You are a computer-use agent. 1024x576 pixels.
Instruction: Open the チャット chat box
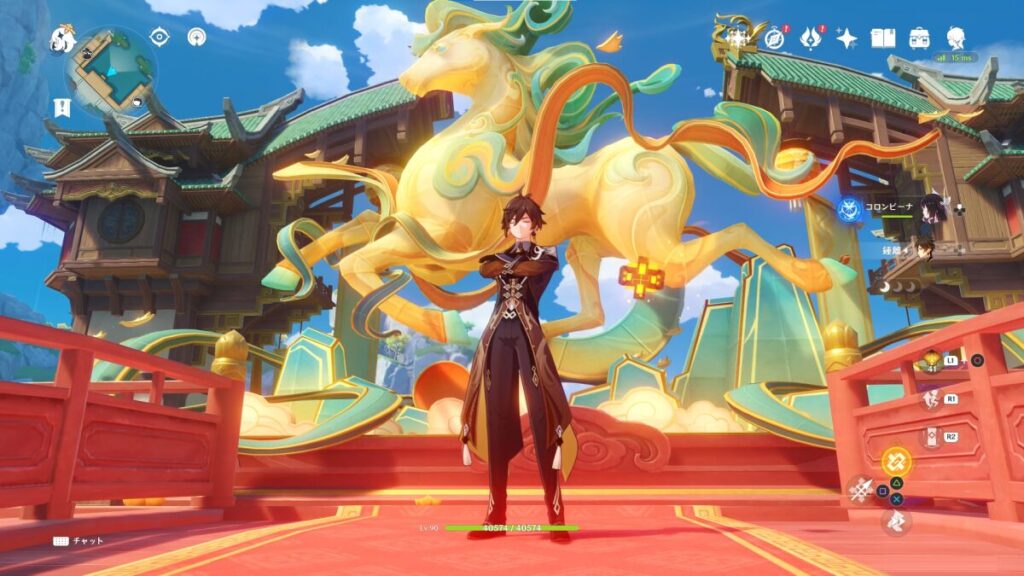tap(80, 541)
